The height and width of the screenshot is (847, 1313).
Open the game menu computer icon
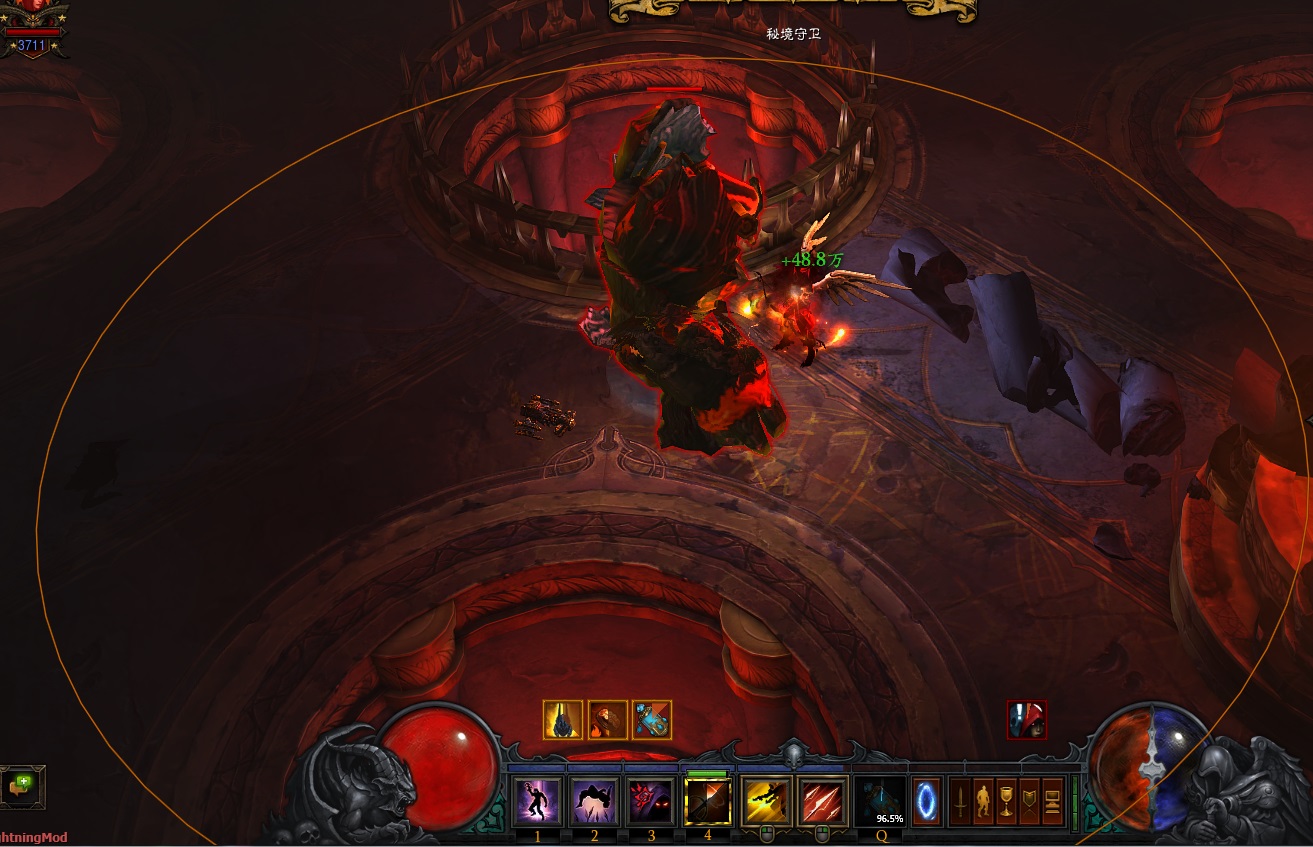click(1052, 800)
